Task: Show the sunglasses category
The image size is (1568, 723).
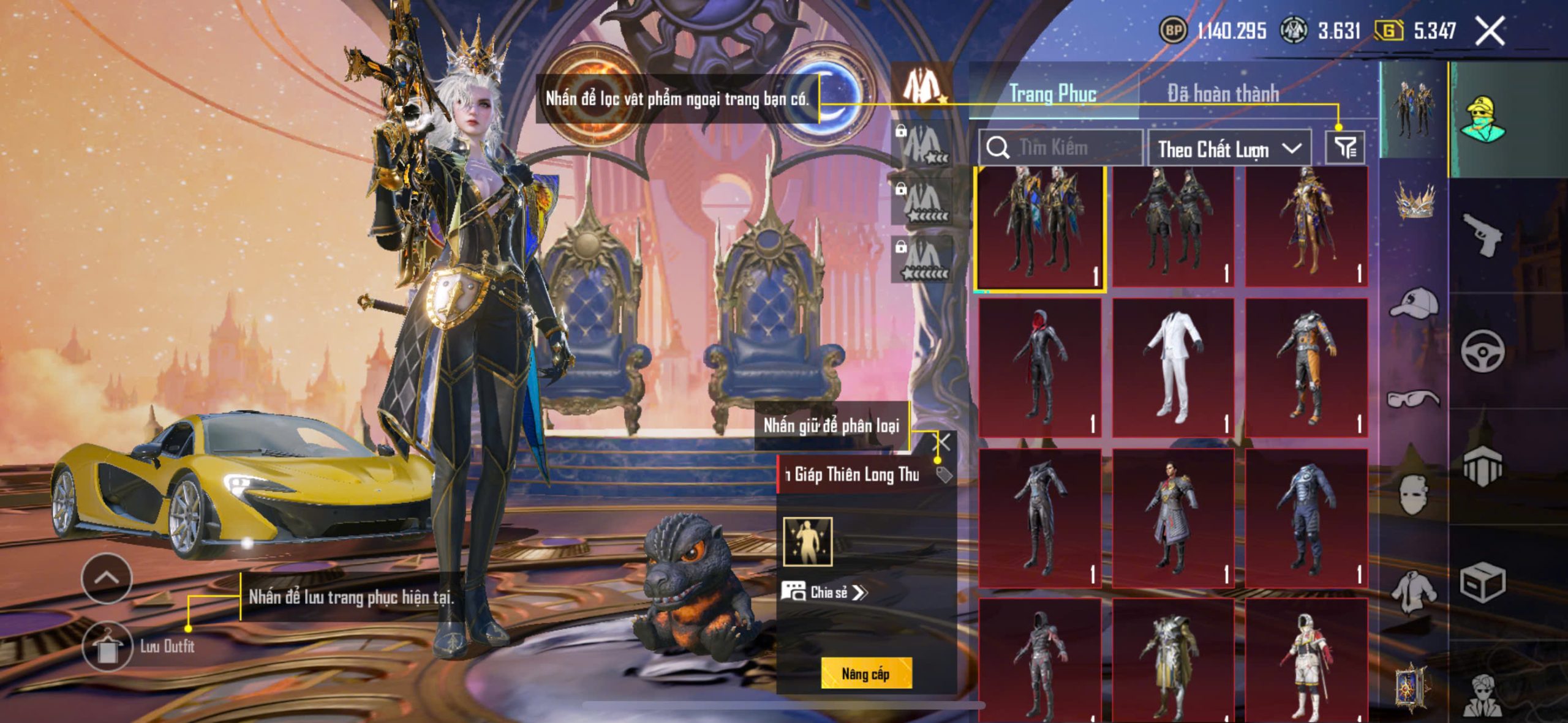Action: [1414, 399]
